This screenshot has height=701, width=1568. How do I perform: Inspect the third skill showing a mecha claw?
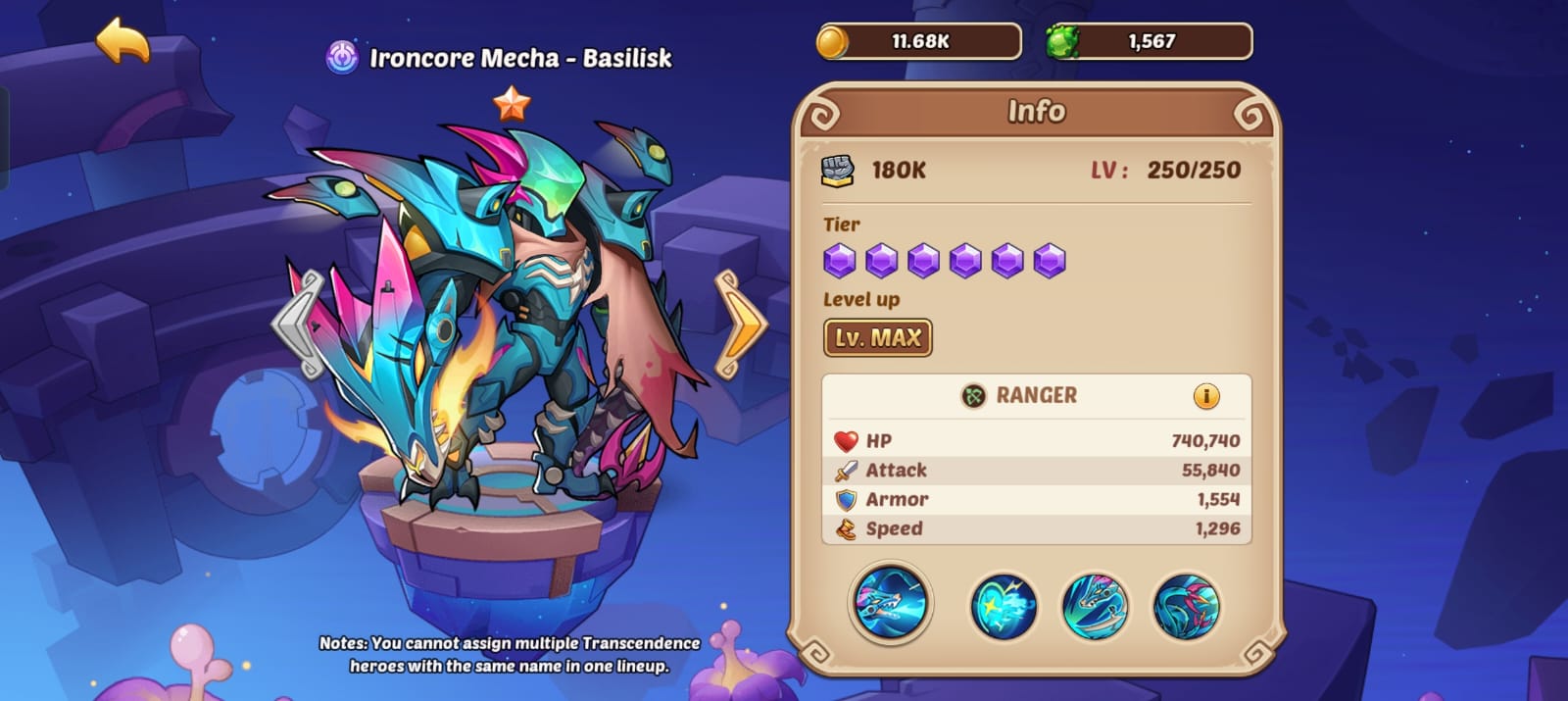[x=1095, y=607]
